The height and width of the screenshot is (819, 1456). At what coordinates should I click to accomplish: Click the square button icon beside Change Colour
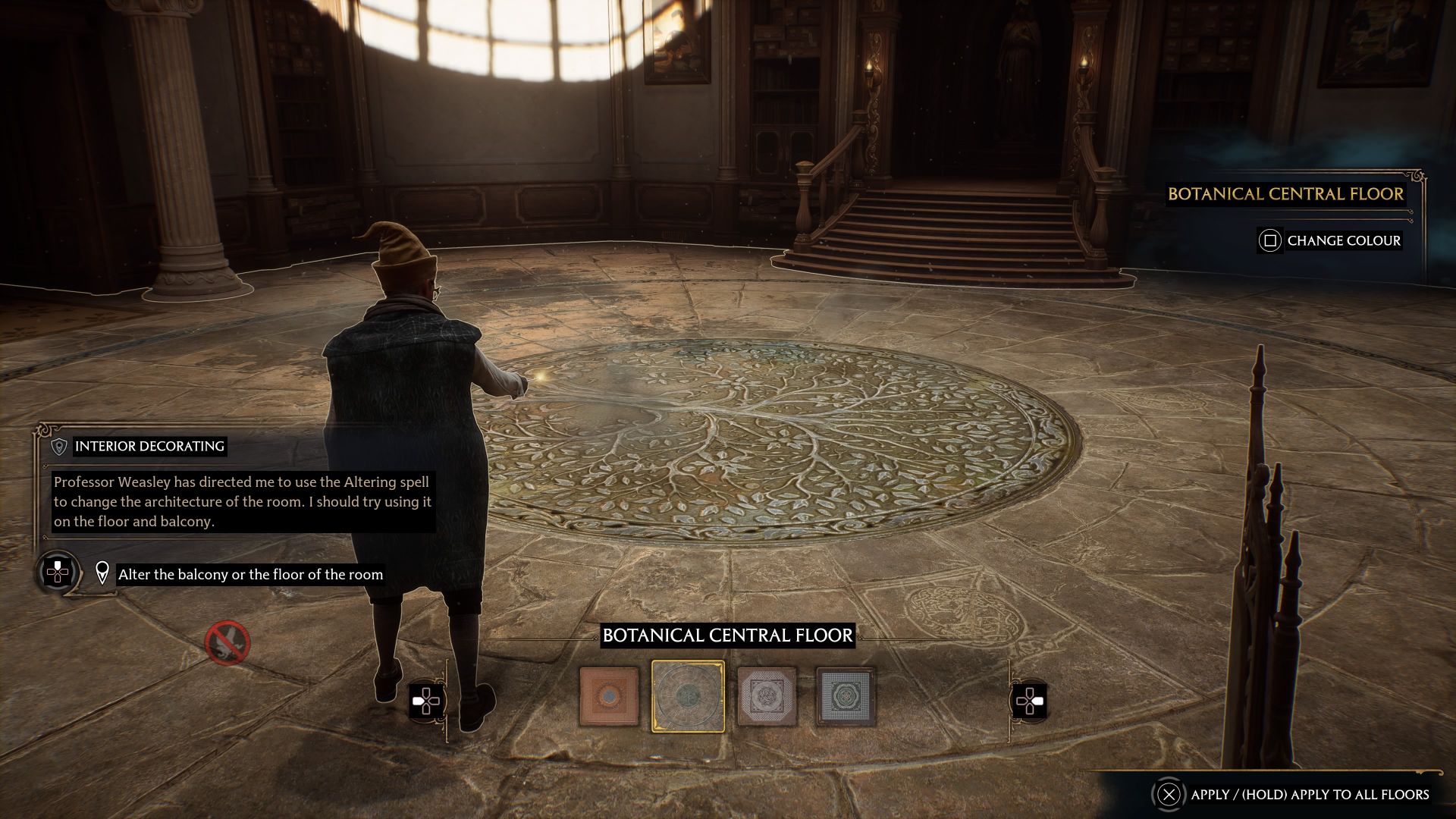[x=1270, y=240]
